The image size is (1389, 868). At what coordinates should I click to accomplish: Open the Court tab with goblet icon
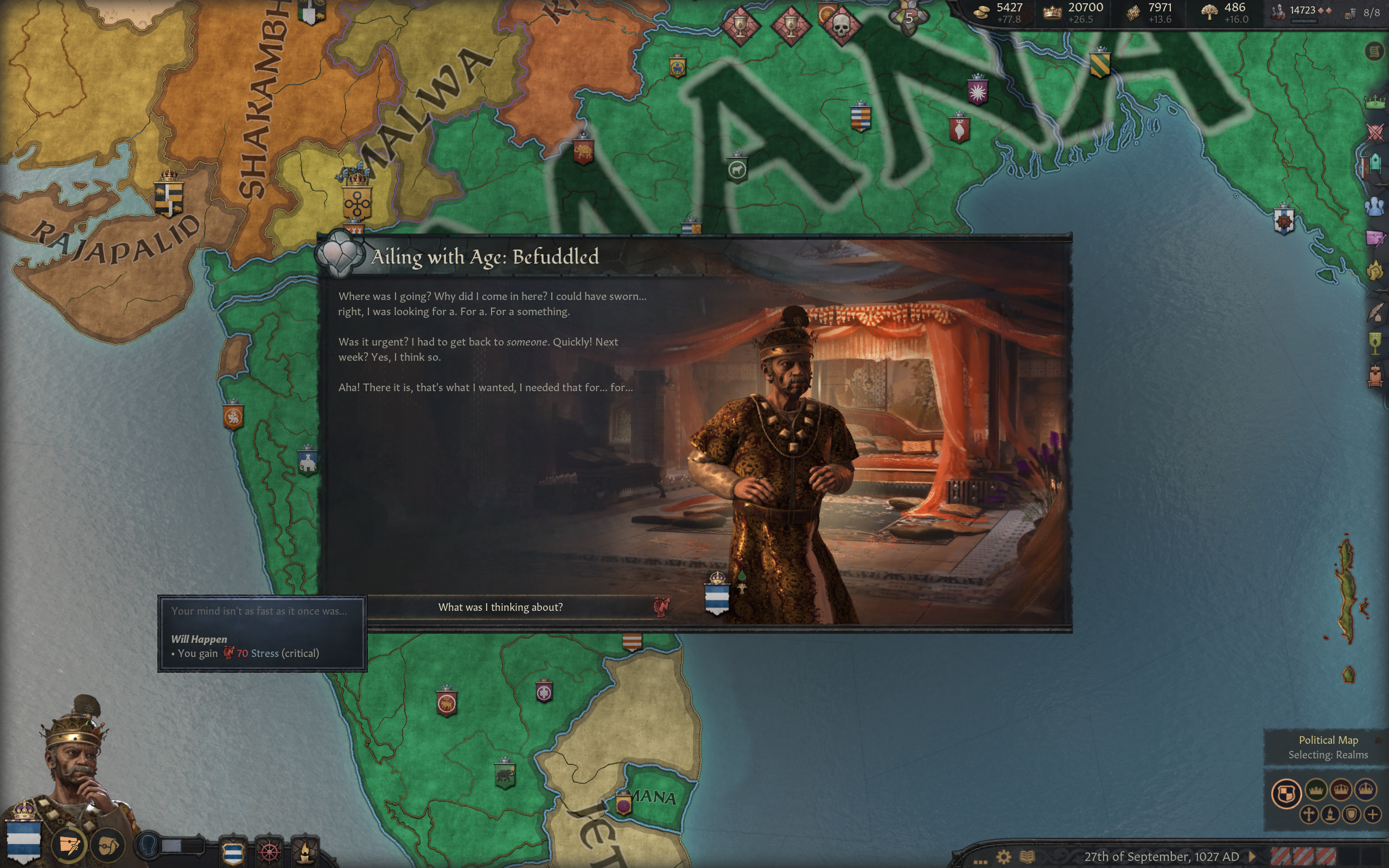[x=1375, y=343]
